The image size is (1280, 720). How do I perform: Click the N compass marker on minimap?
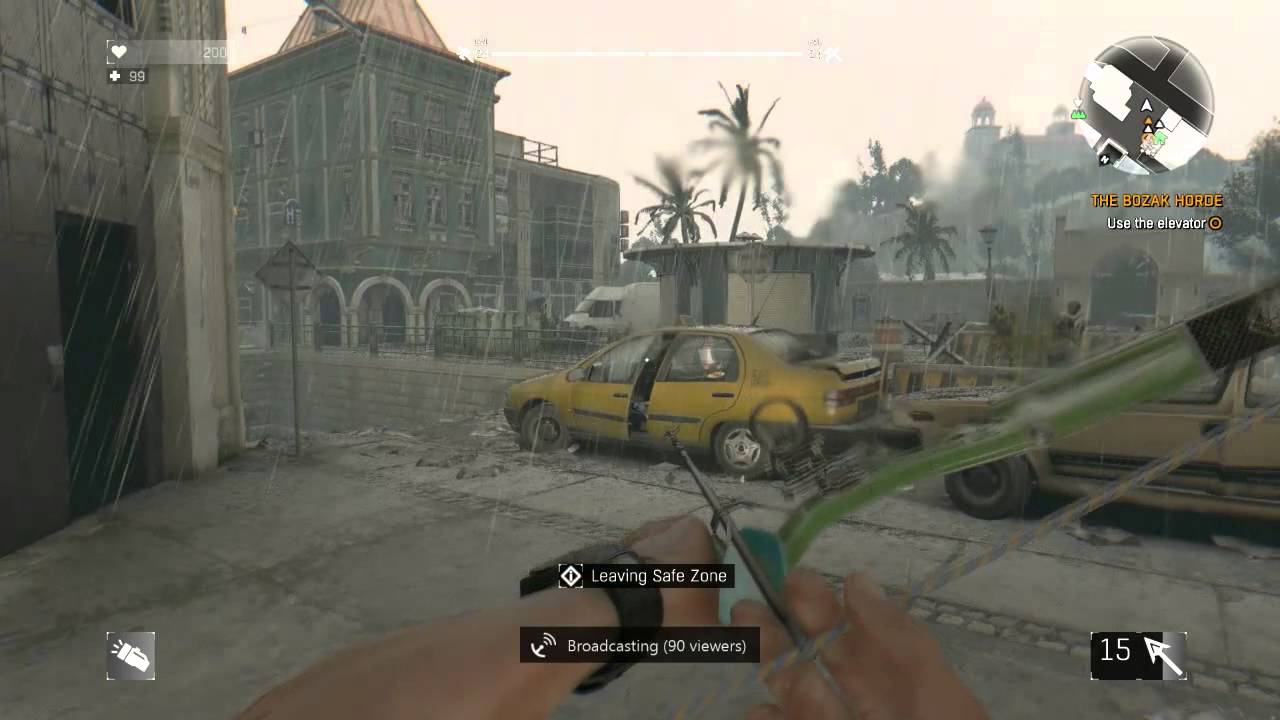pyautogui.click(x=1104, y=158)
